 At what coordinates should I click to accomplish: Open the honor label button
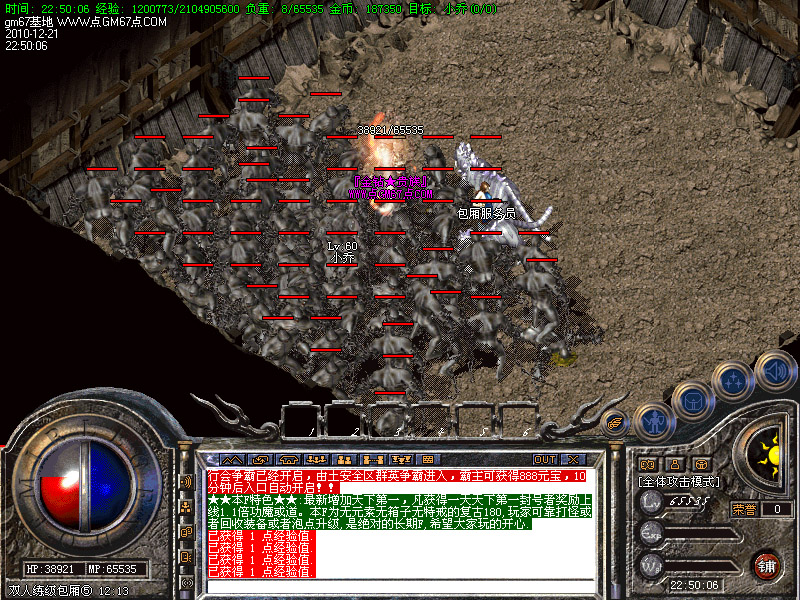tap(744, 509)
